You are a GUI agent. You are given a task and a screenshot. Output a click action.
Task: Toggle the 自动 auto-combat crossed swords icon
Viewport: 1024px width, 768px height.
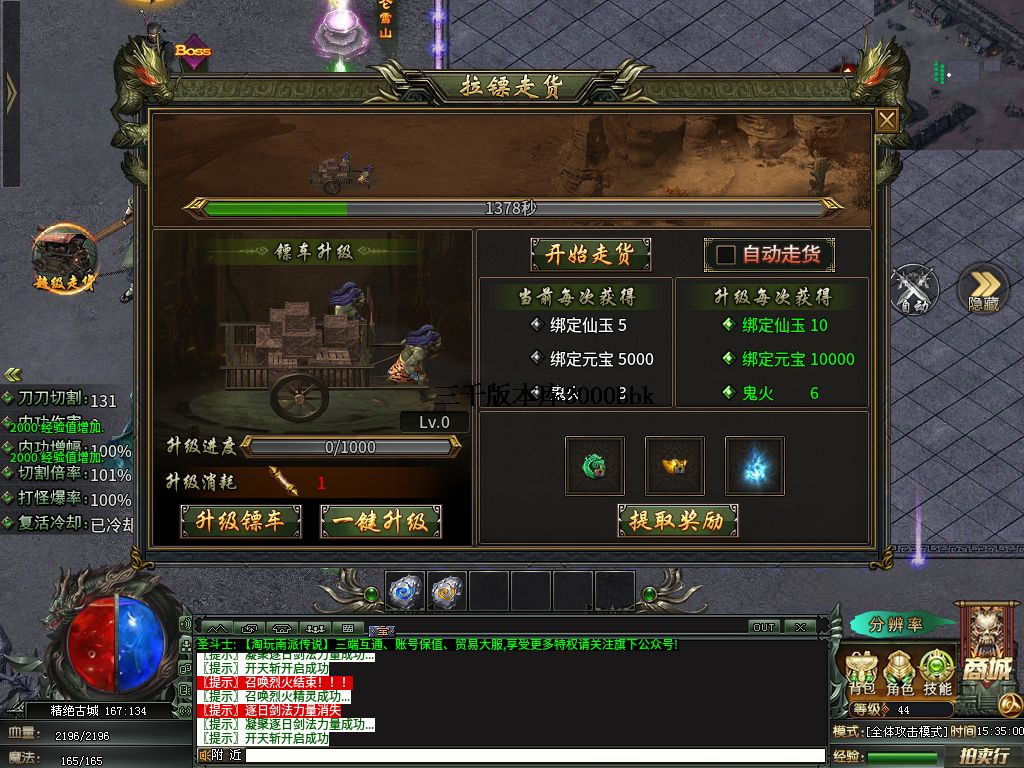[x=913, y=290]
